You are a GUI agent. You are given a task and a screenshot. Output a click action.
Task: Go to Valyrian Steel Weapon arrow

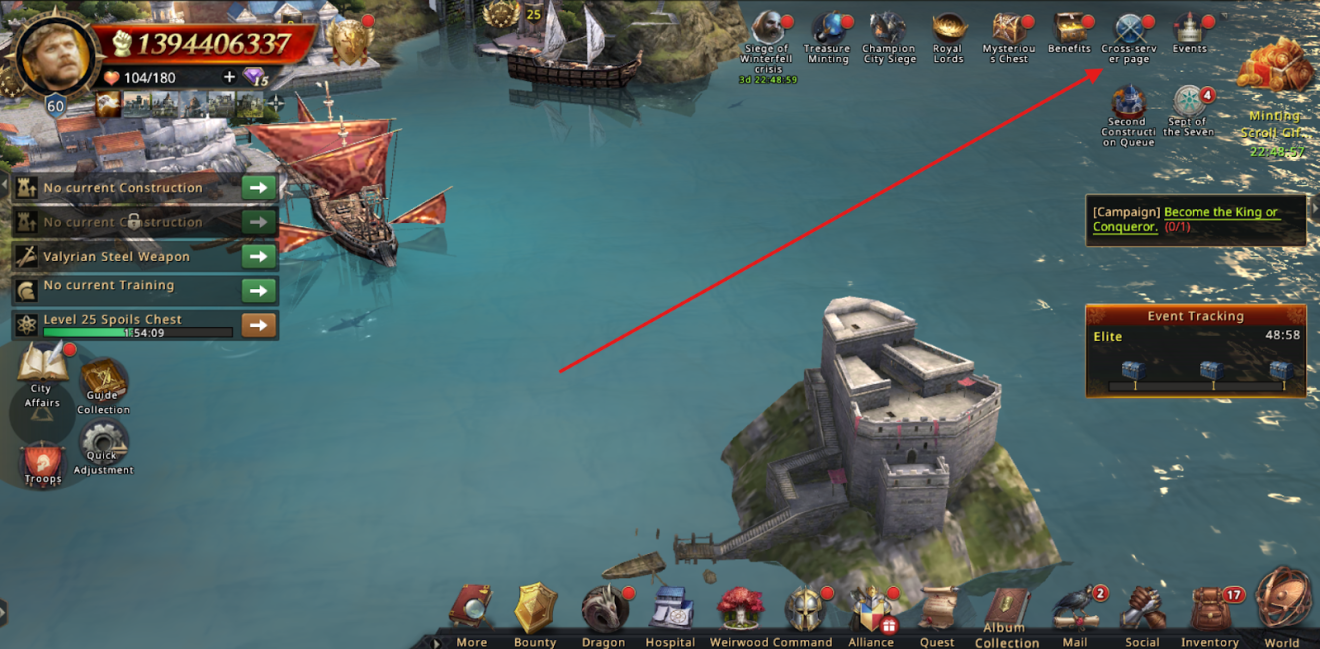coord(259,257)
